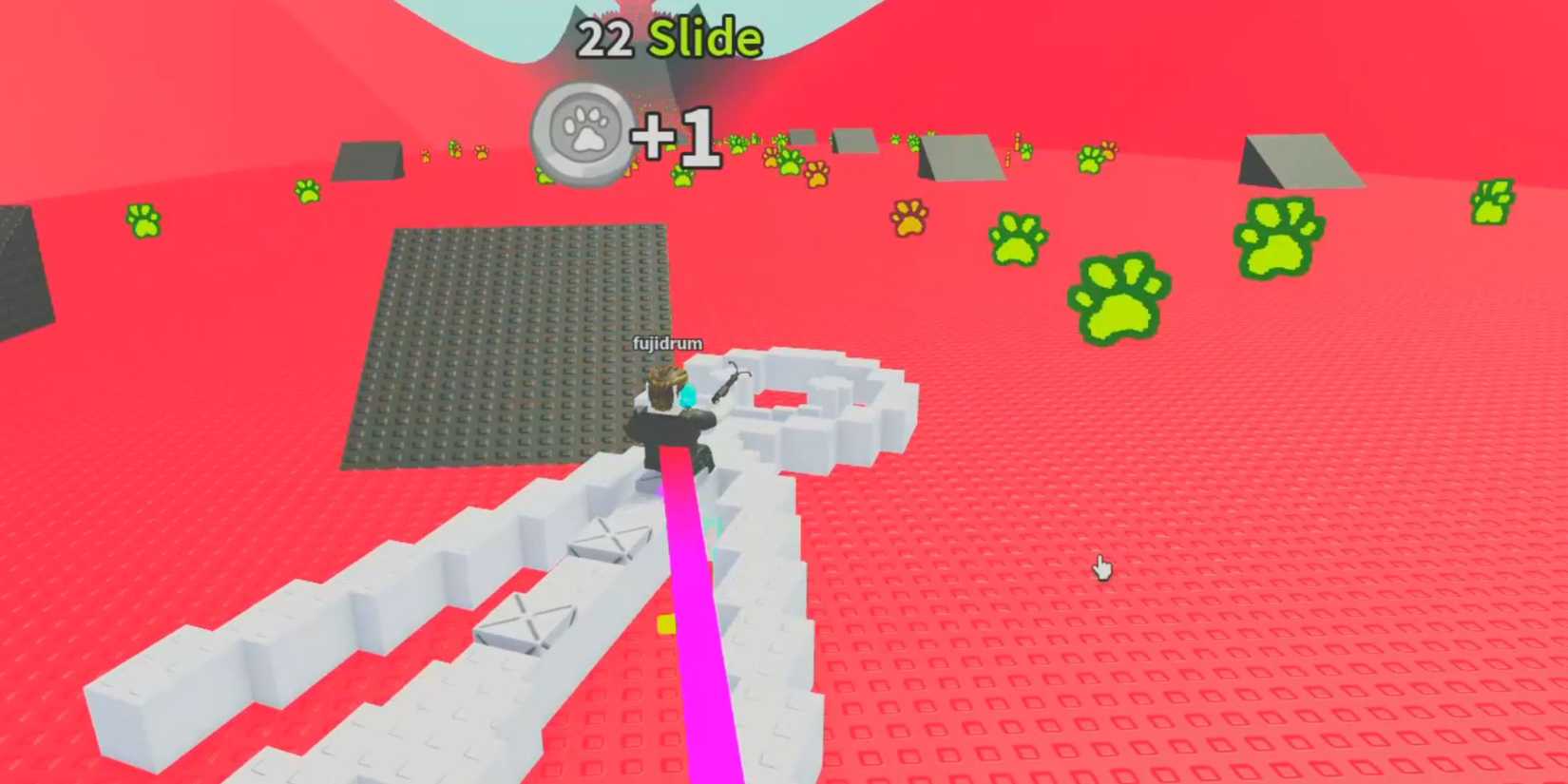
Task: Select the large green paw print icon
Action: click(x=1117, y=295)
